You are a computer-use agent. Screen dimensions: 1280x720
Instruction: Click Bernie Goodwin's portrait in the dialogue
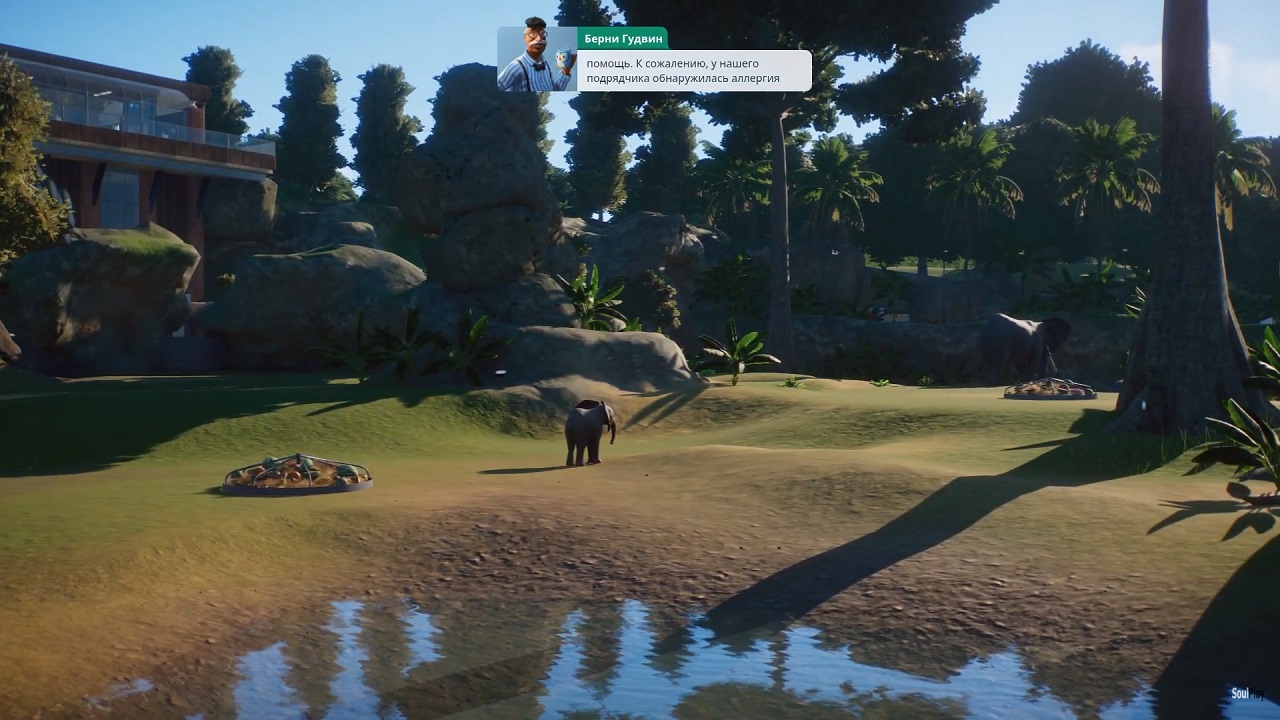coord(537,59)
